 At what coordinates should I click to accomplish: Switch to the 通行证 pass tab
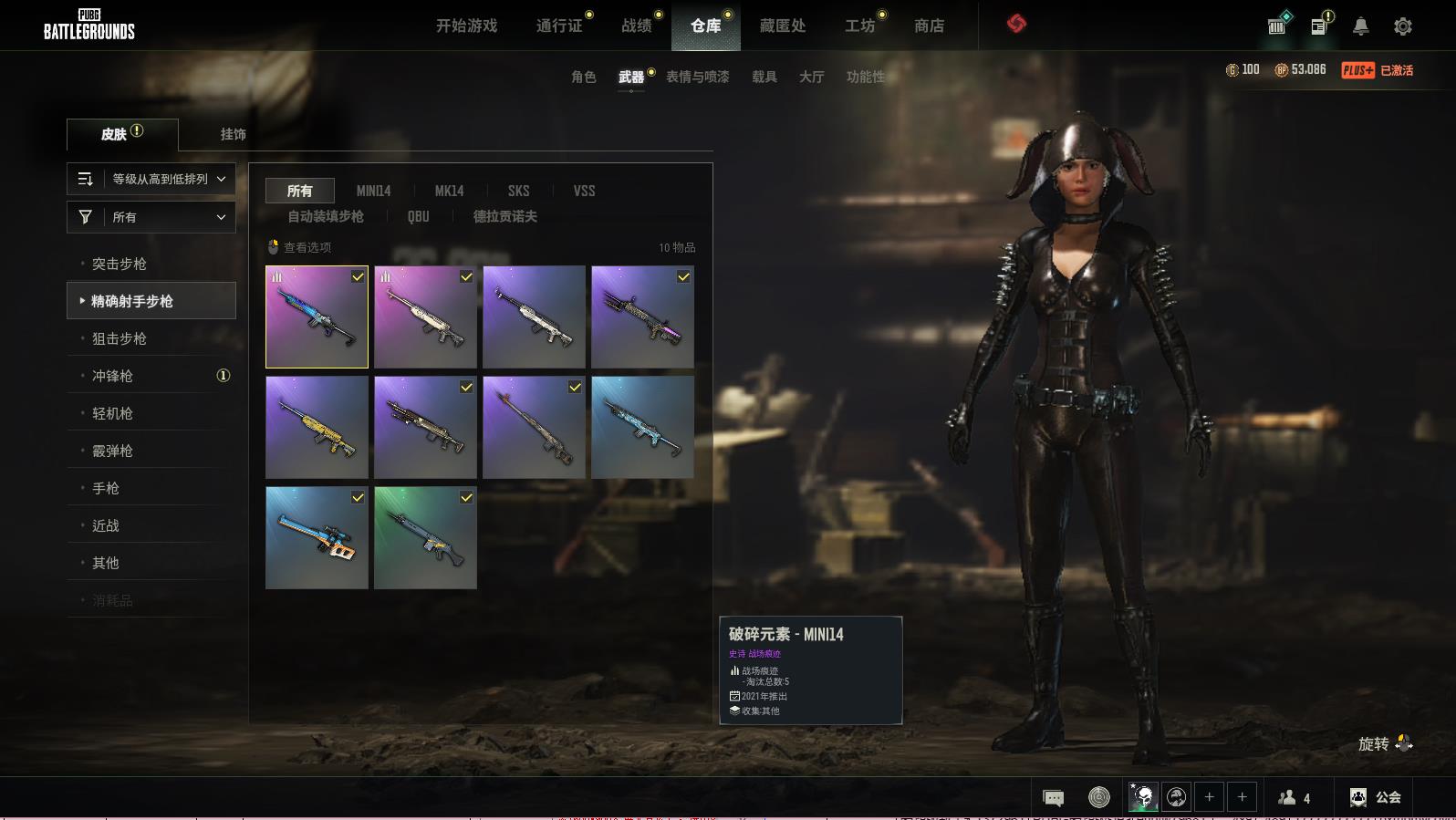click(x=558, y=26)
